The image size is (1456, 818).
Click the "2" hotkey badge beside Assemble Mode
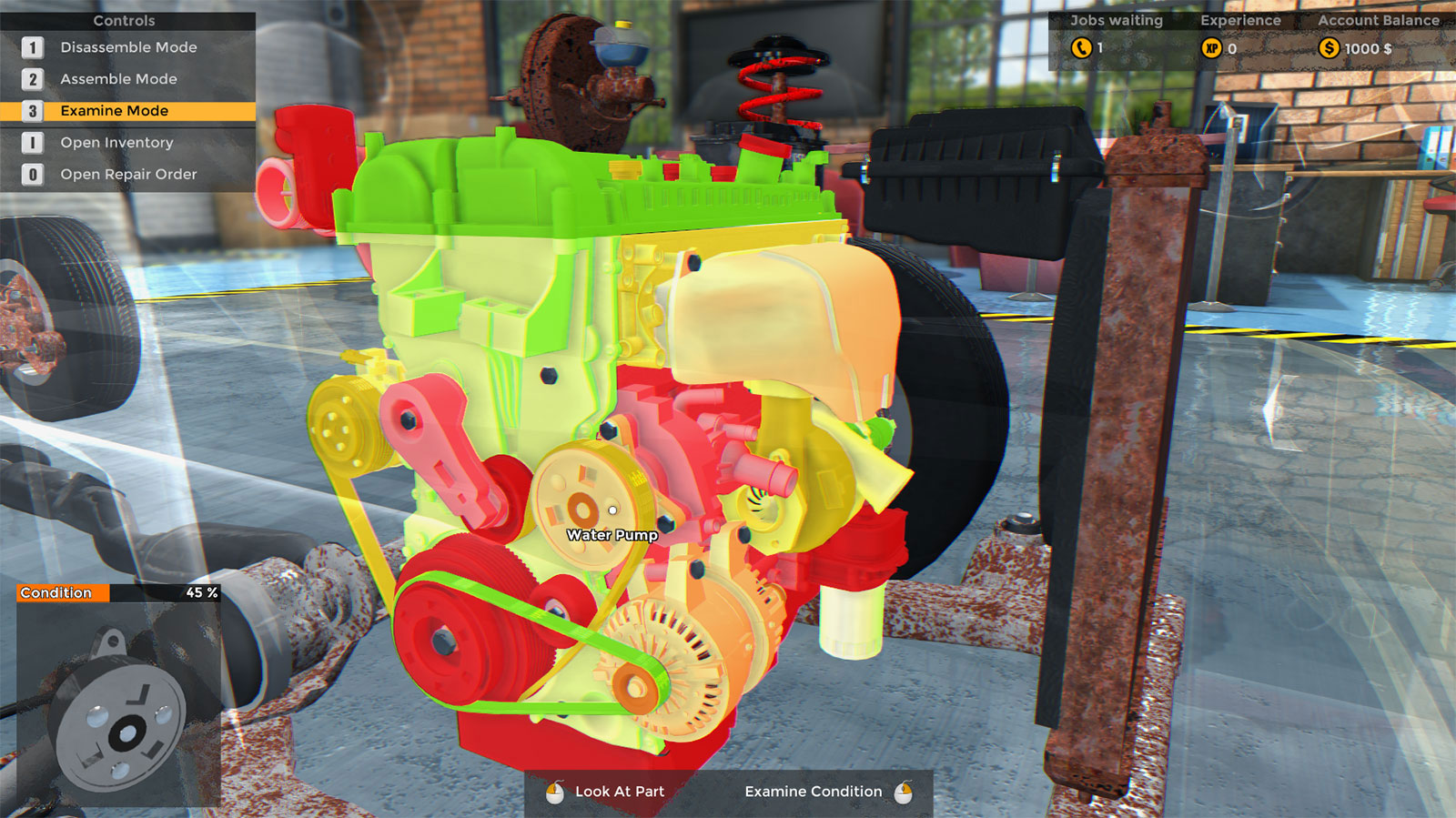[x=35, y=79]
